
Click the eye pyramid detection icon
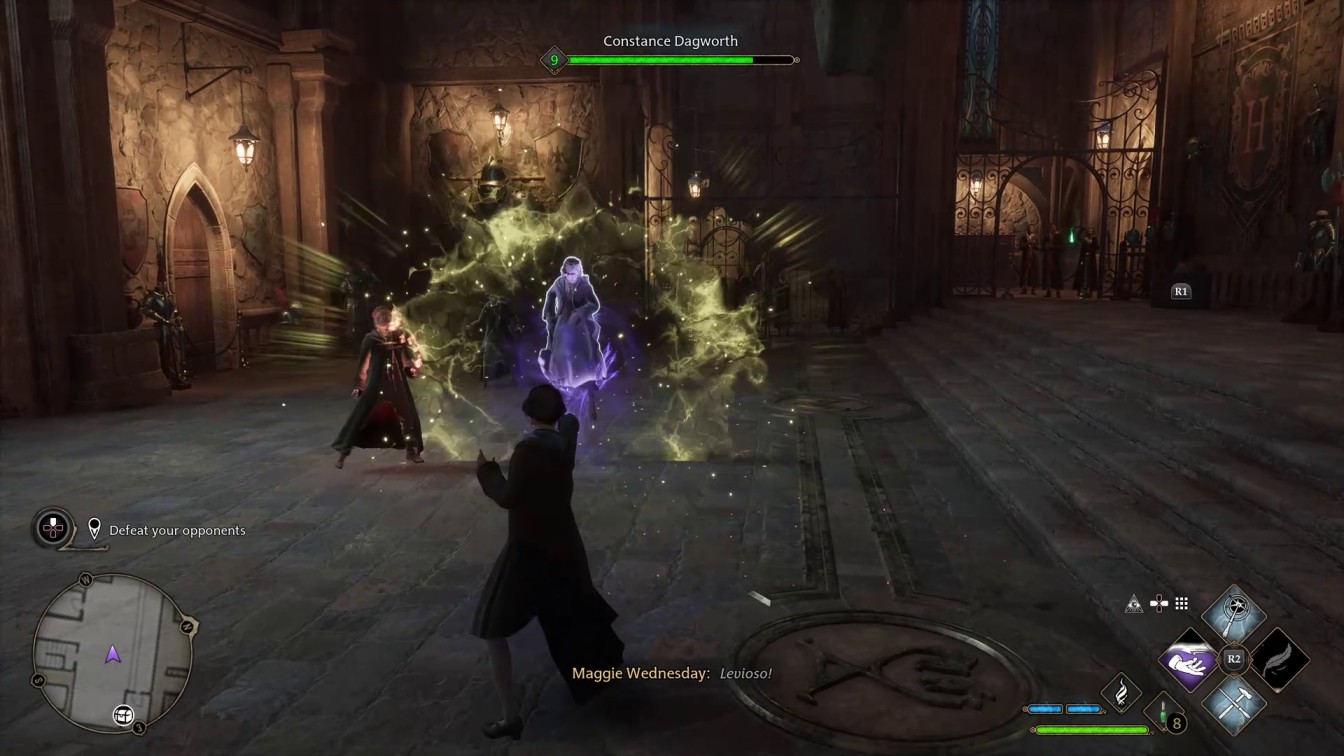pos(1133,603)
